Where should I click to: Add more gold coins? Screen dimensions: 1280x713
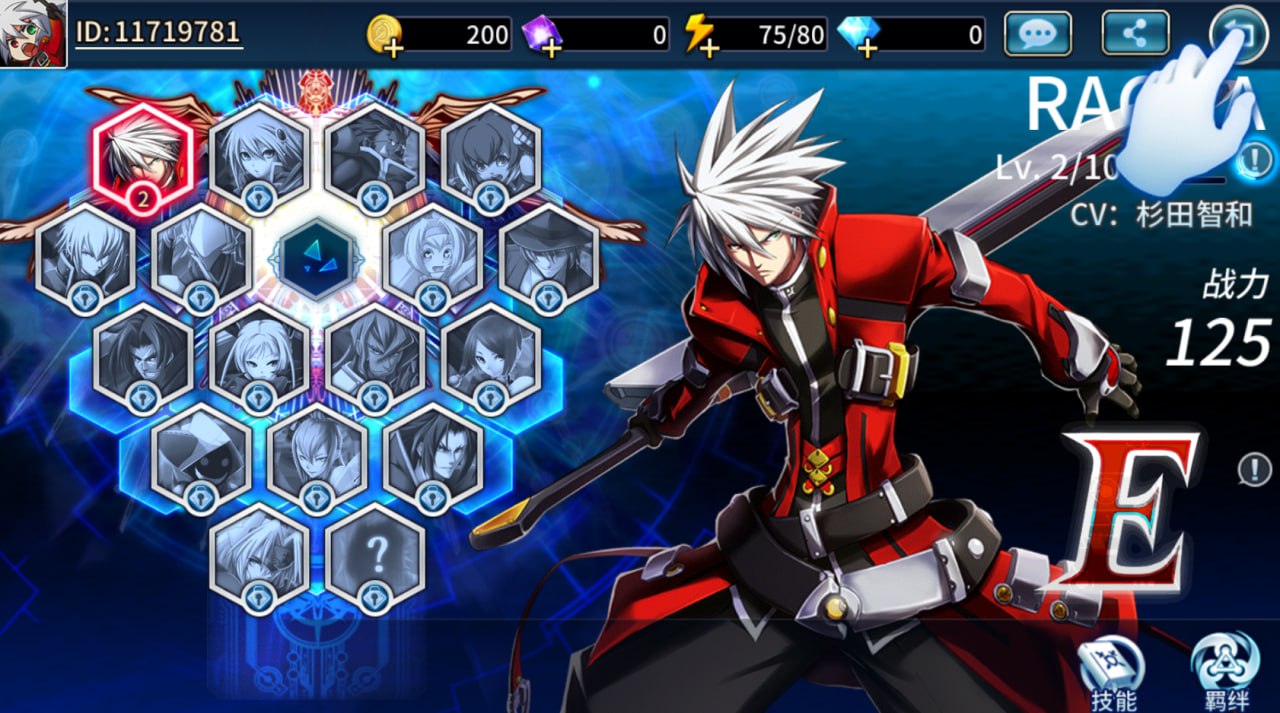pos(385,36)
